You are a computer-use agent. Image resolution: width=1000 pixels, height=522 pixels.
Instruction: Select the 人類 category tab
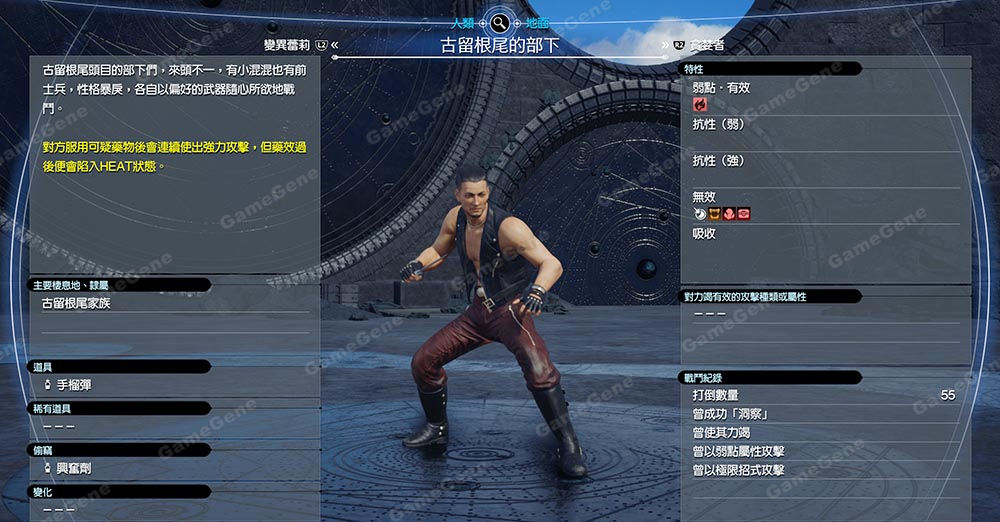click(x=463, y=21)
